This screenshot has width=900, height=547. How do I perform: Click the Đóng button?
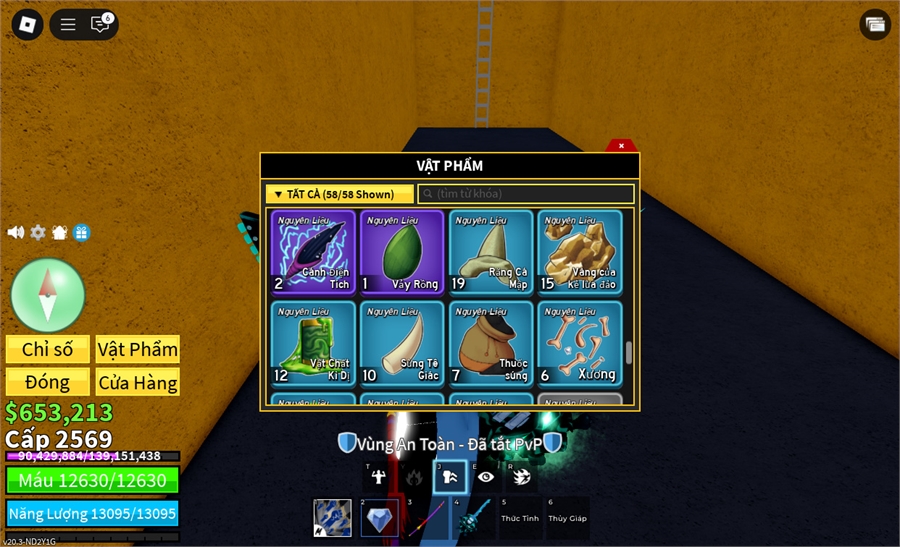[48, 382]
